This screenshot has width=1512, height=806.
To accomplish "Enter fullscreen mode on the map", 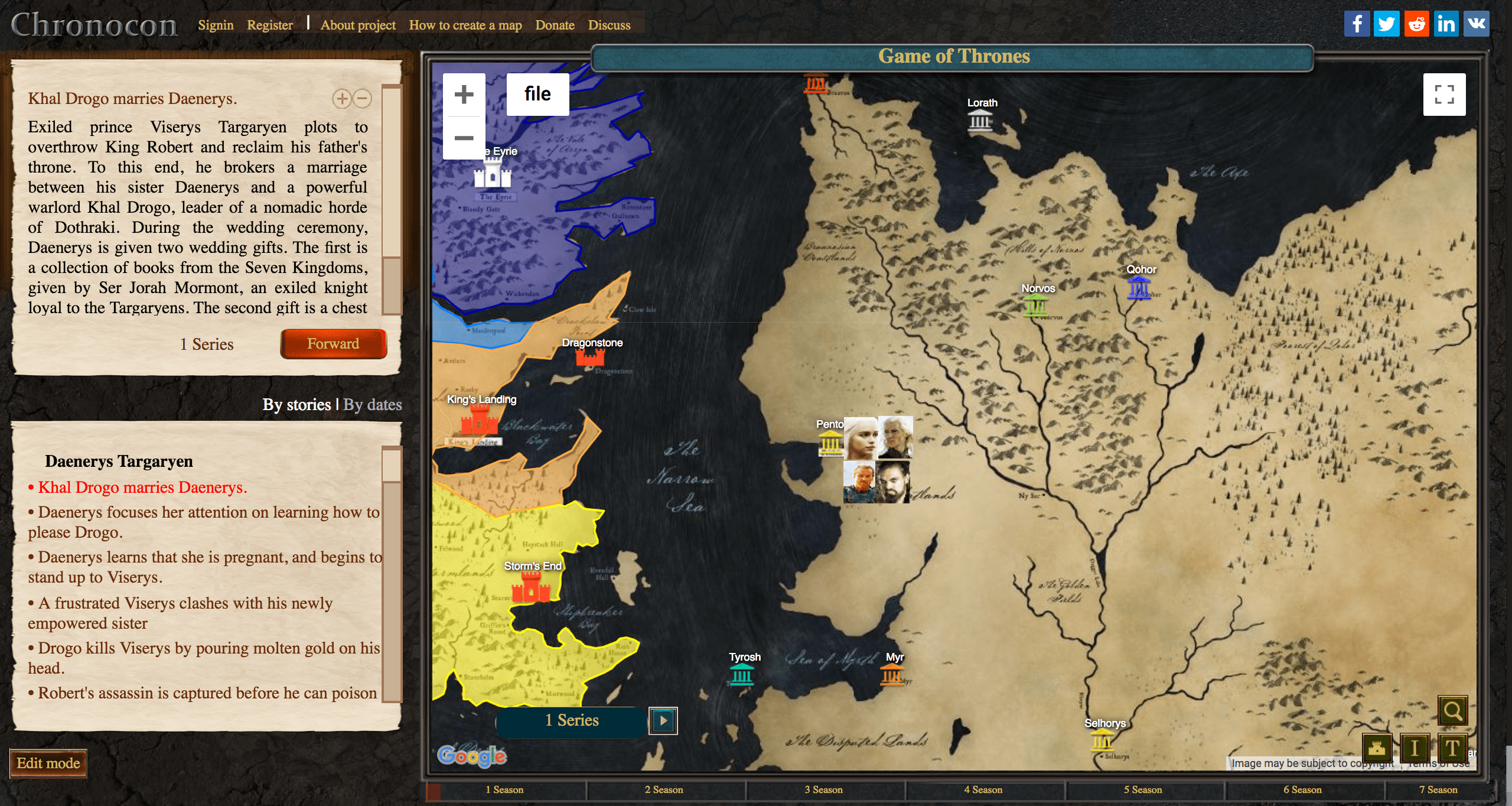I will (1445, 94).
